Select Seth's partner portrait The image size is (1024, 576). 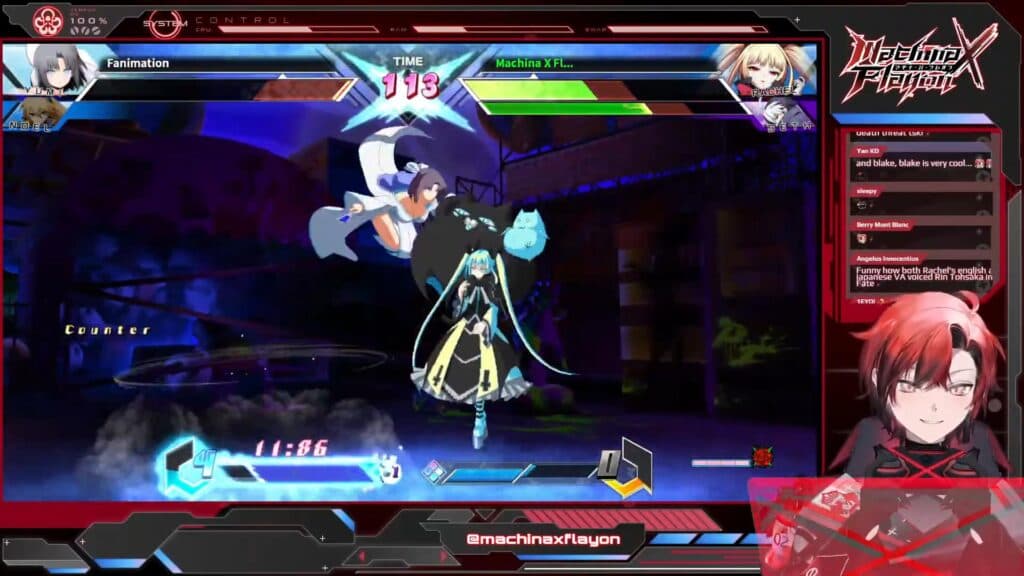(788, 114)
